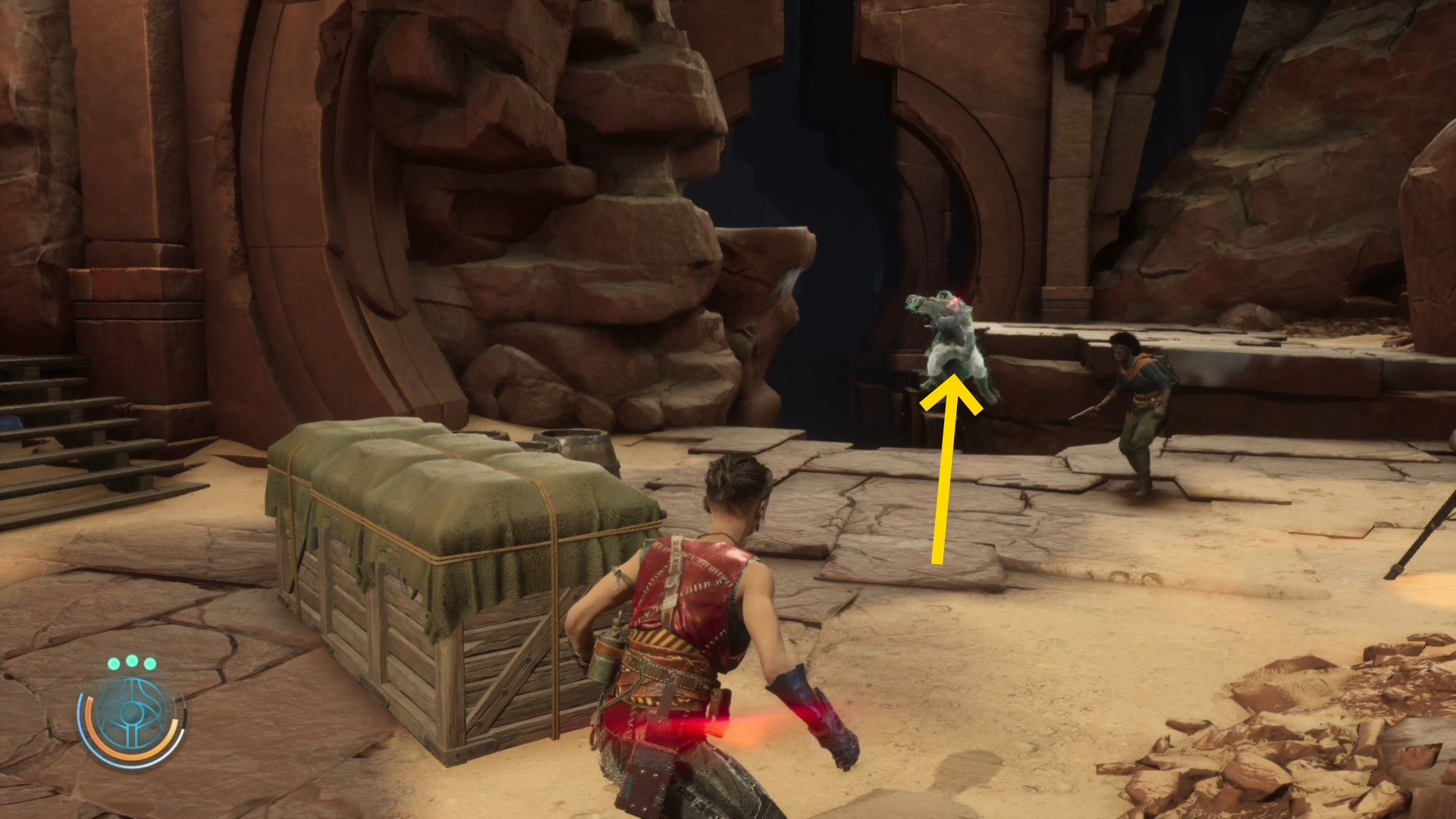The width and height of the screenshot is (1456, 819).
Task: Click the circular eye emblem HUD icon
Action: point(132,716)
